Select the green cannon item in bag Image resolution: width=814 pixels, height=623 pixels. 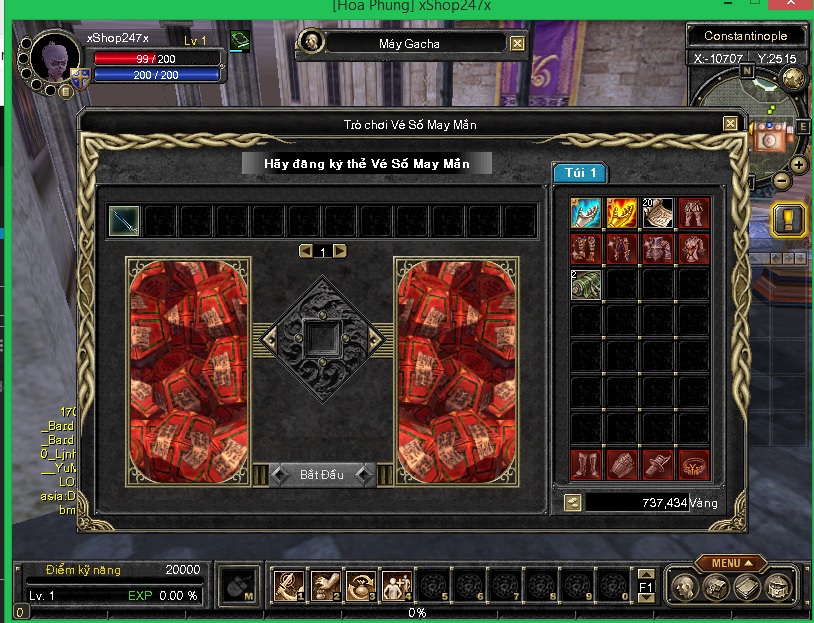(x=585, y=284)
